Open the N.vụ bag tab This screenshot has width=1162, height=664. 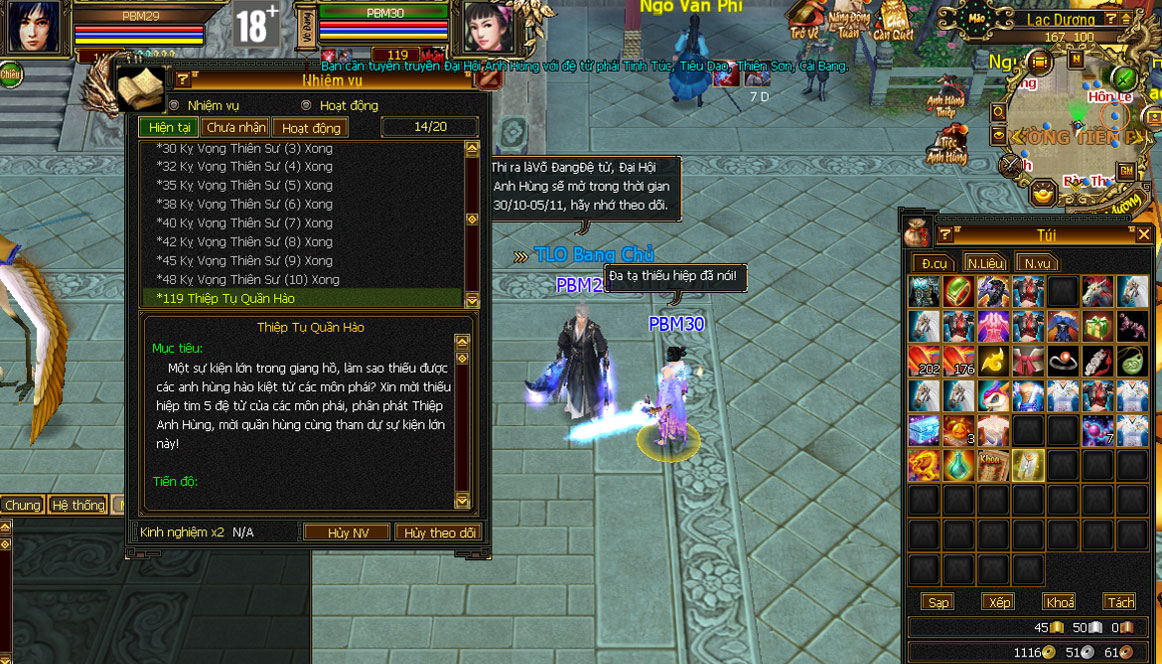(x=1036, y=263)
